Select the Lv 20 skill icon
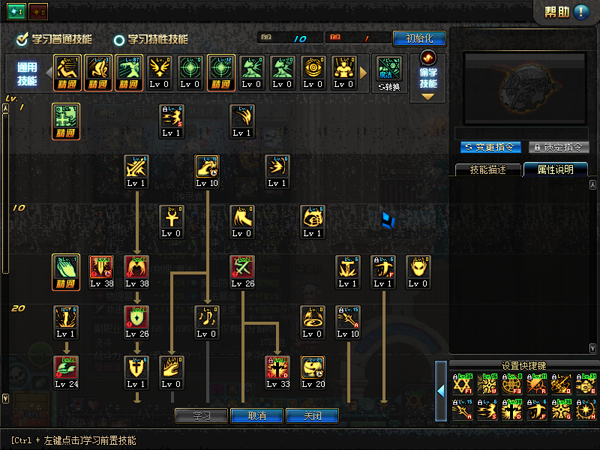Screen dimensions: 600x450 coord(314,367)
